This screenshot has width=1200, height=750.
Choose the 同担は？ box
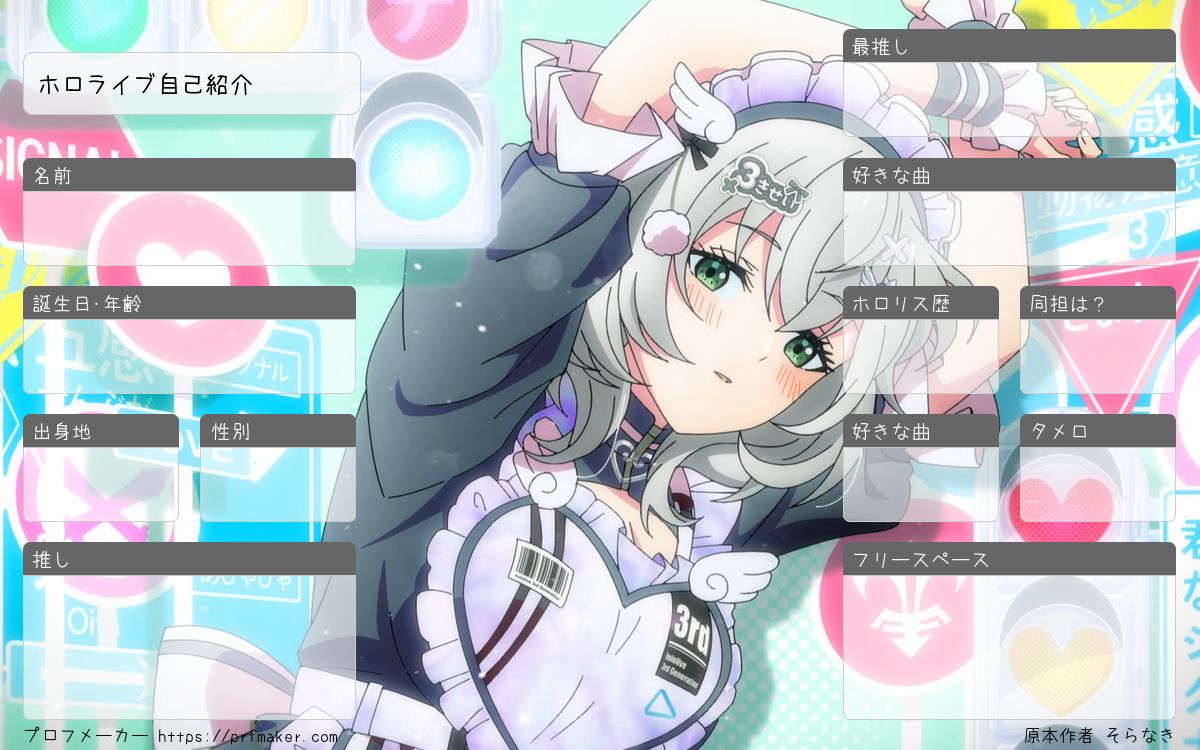1097,355
